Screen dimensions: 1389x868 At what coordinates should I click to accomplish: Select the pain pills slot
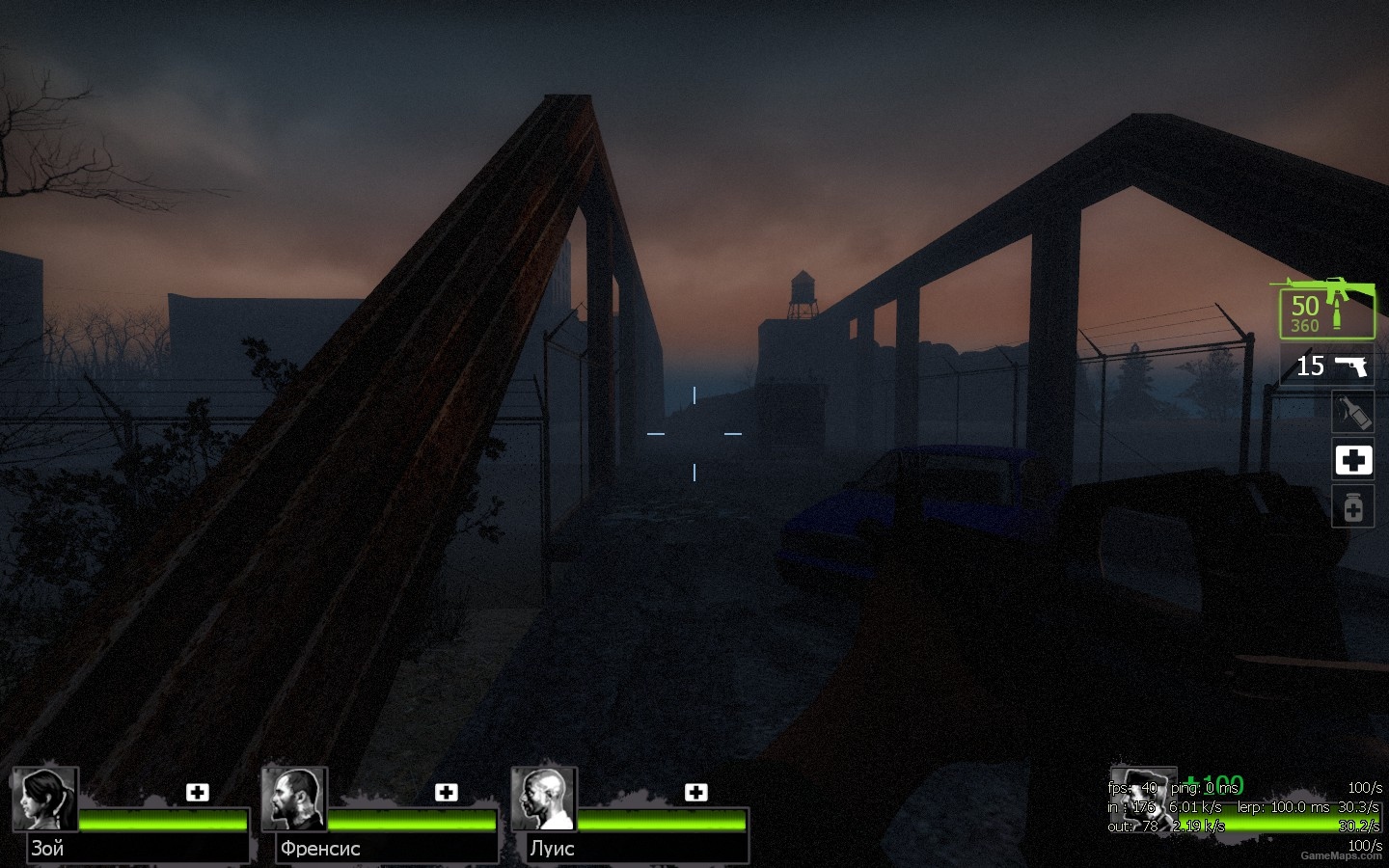1352,506
